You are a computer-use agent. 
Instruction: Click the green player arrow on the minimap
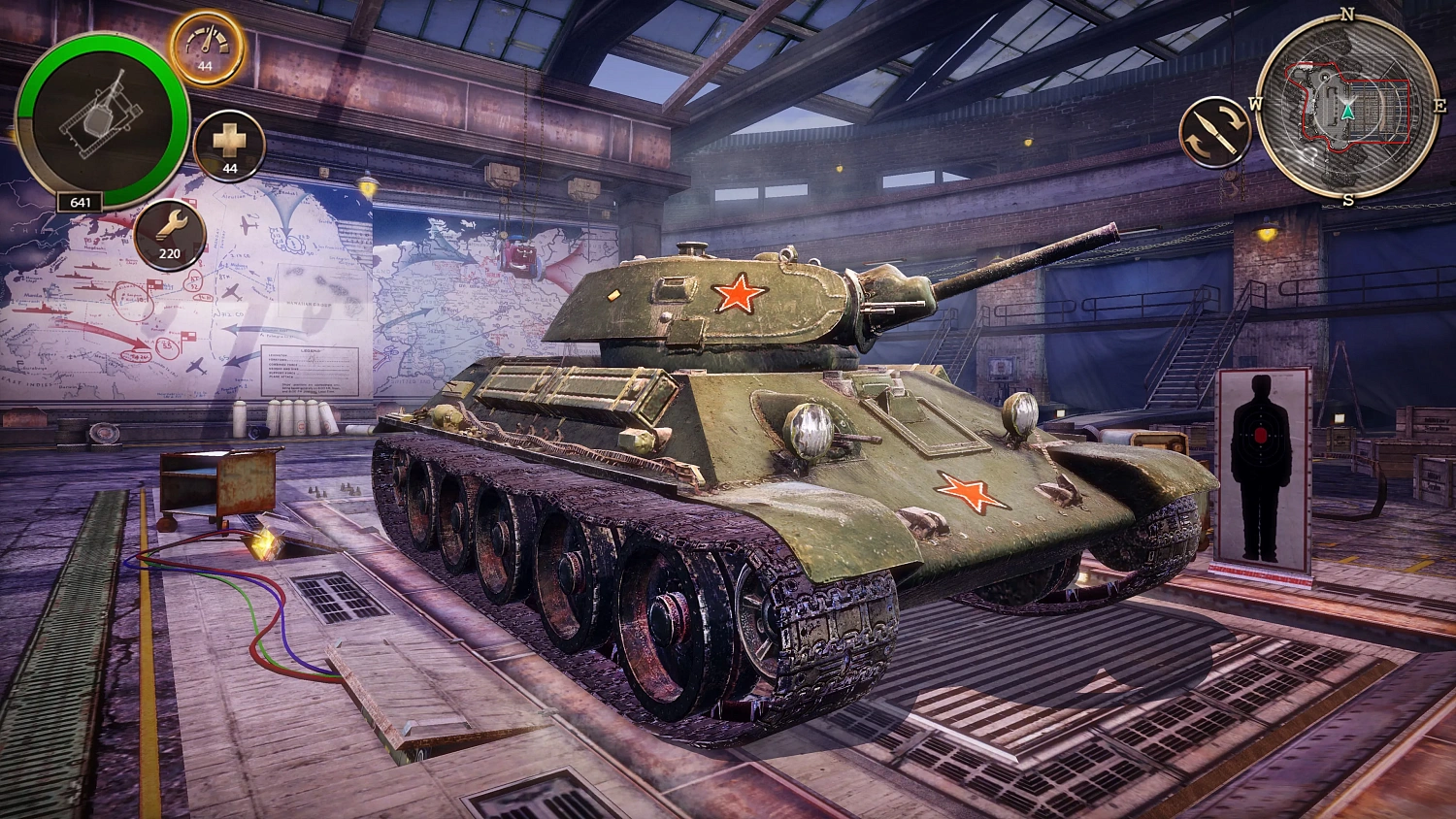1346,111
